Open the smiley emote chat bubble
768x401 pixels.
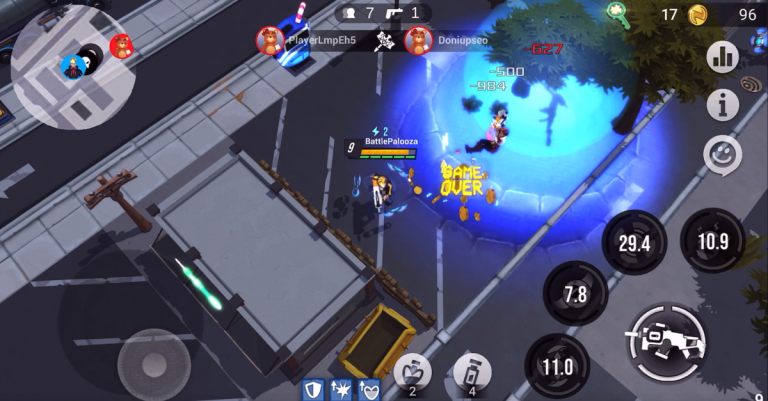722,154
